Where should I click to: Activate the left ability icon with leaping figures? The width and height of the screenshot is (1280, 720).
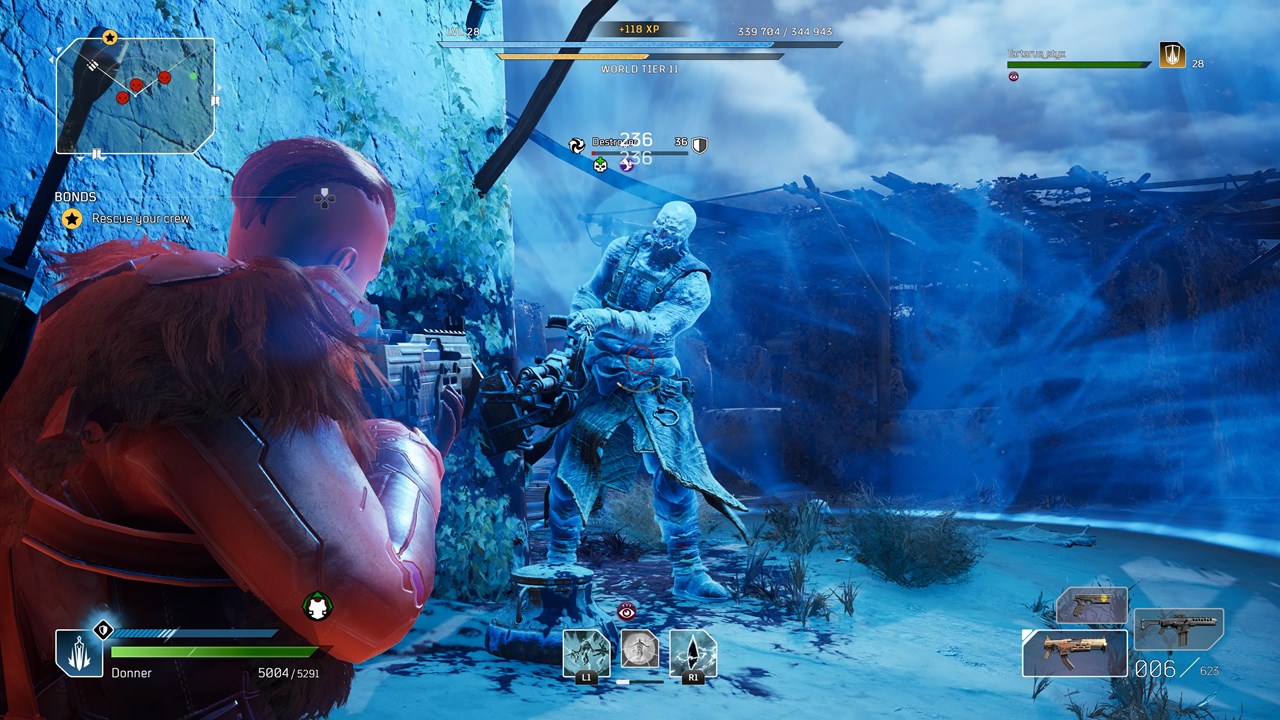(x=586, y=653)
